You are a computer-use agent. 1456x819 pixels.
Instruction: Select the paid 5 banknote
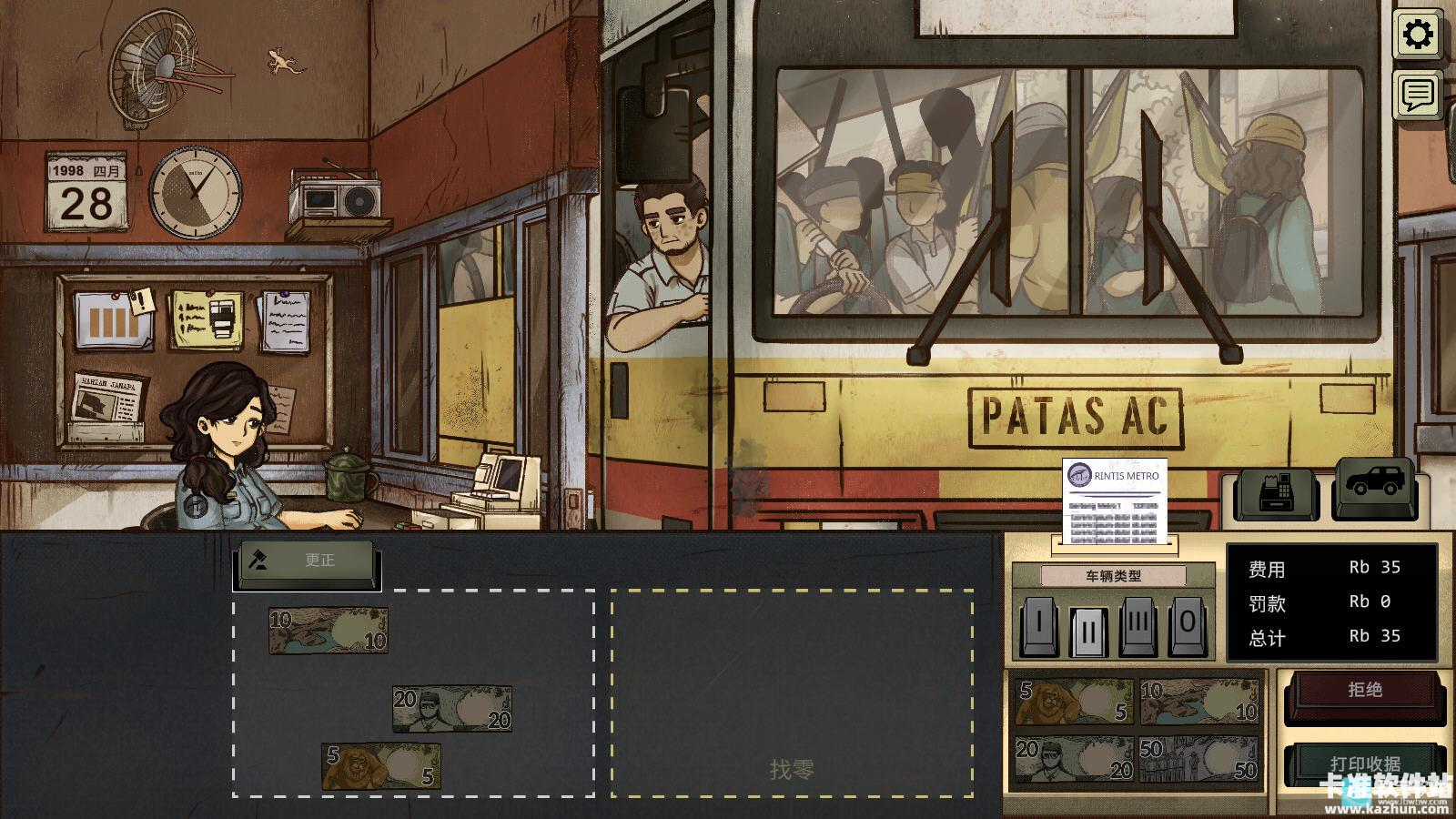tap(380, 765)
